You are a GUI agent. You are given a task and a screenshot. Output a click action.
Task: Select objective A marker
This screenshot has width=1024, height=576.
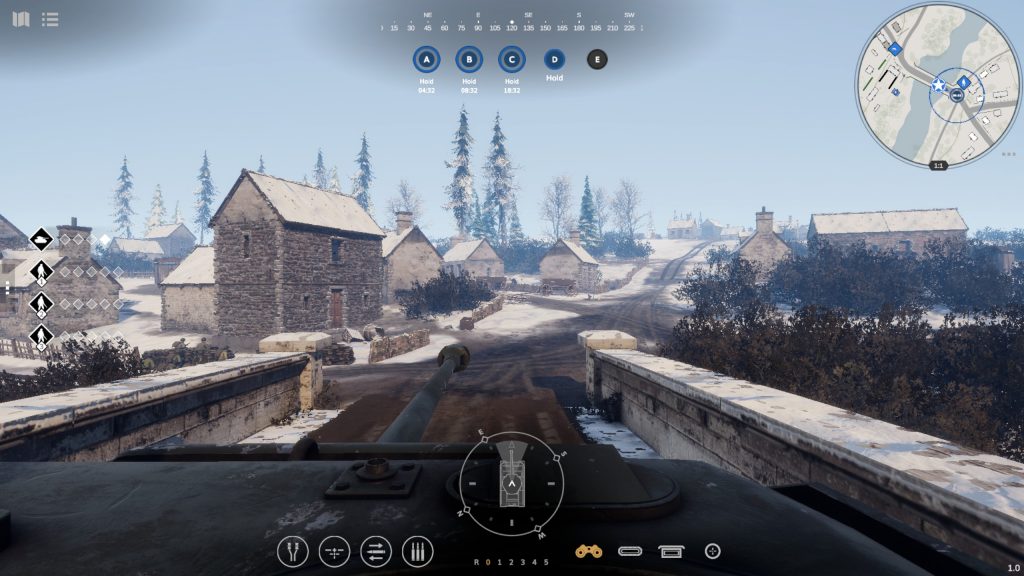(427, 59)
